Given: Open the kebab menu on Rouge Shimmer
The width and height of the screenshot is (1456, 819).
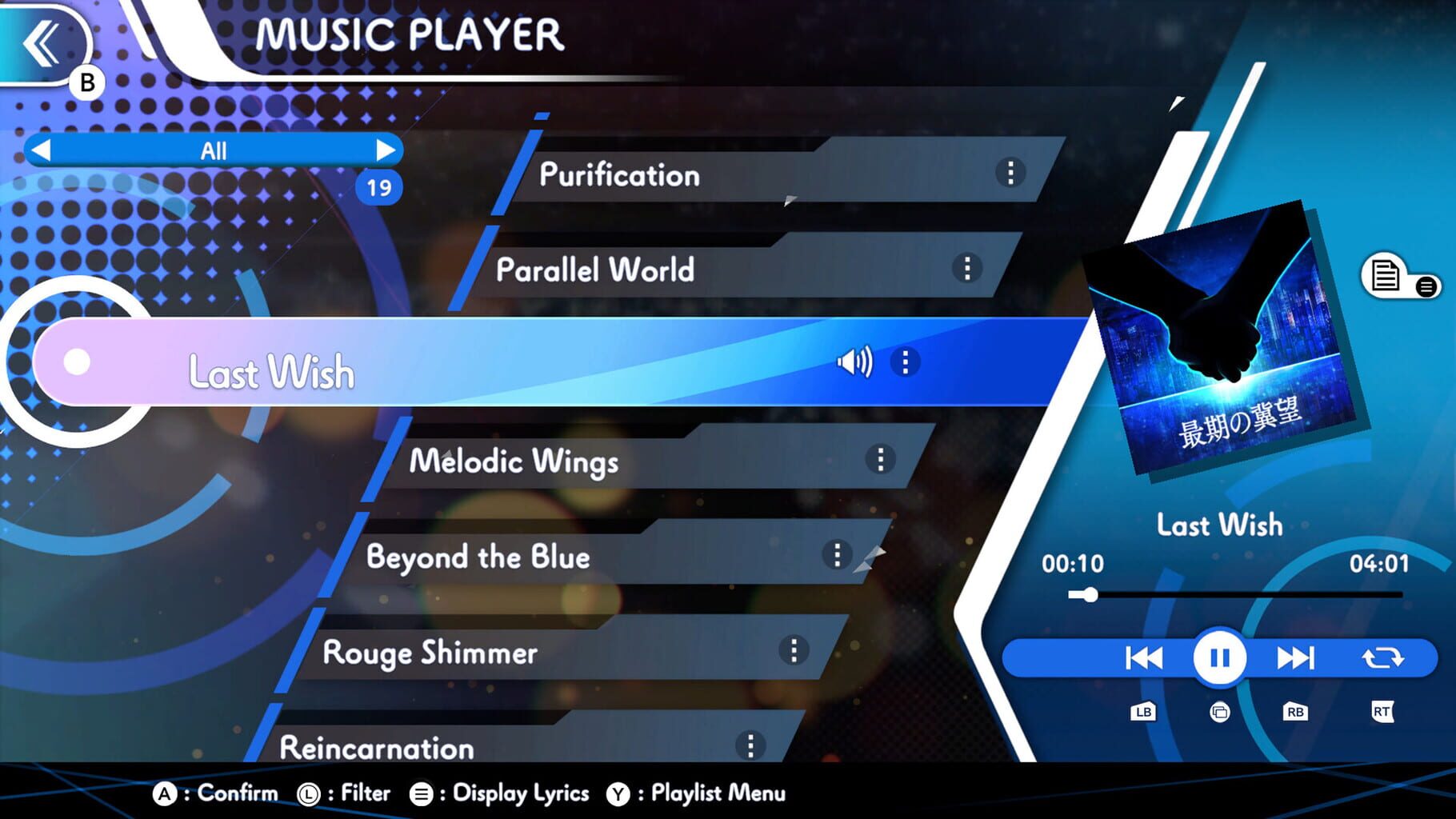Looking at the screenshot, I should point(794,652).
